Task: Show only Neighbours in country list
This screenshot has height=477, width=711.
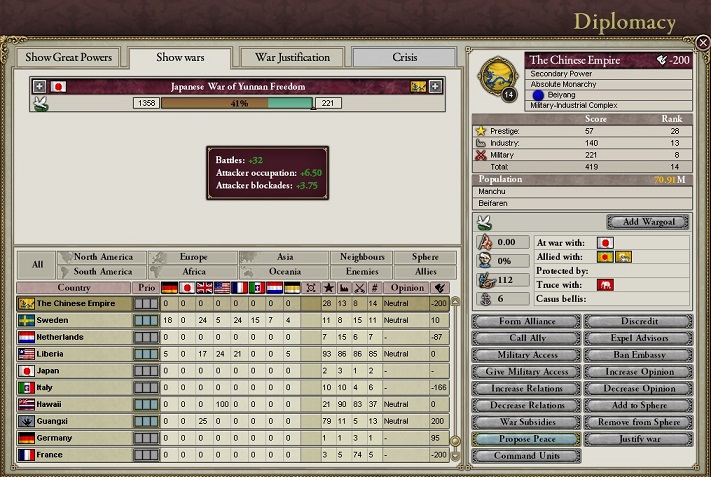Action: pyautogui.click(x=362, y=257)
